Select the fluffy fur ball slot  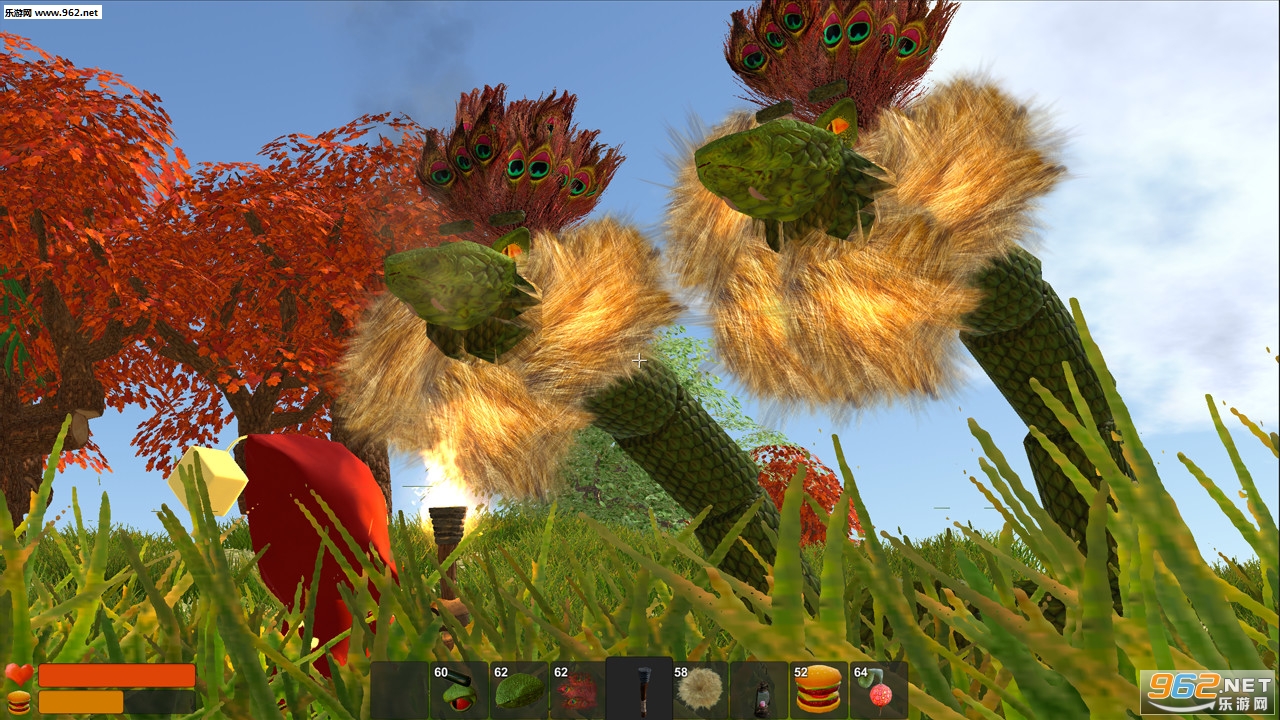(x=699, y=690)
